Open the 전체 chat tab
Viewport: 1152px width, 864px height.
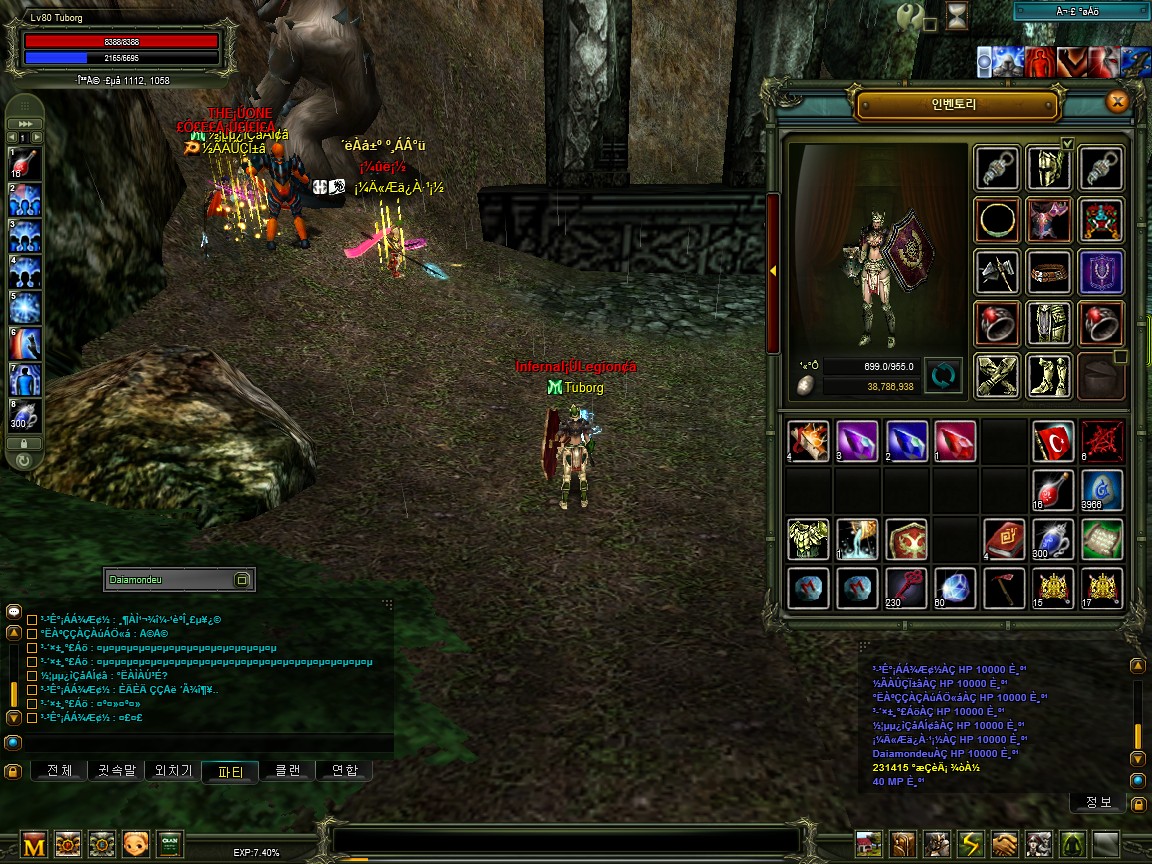tap(59, 771)
